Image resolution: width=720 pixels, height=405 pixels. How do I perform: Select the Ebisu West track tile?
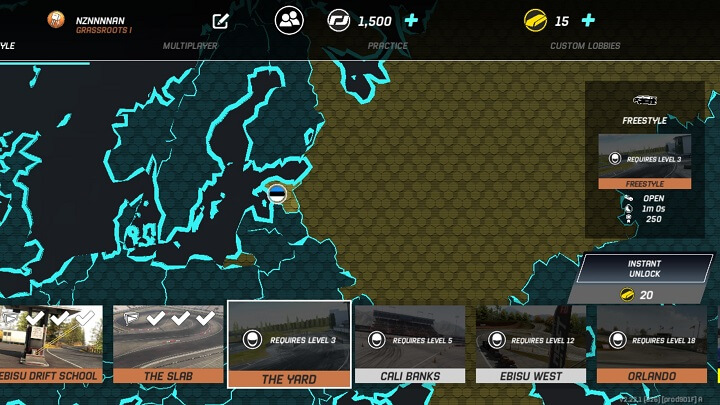tap(531, 345)
